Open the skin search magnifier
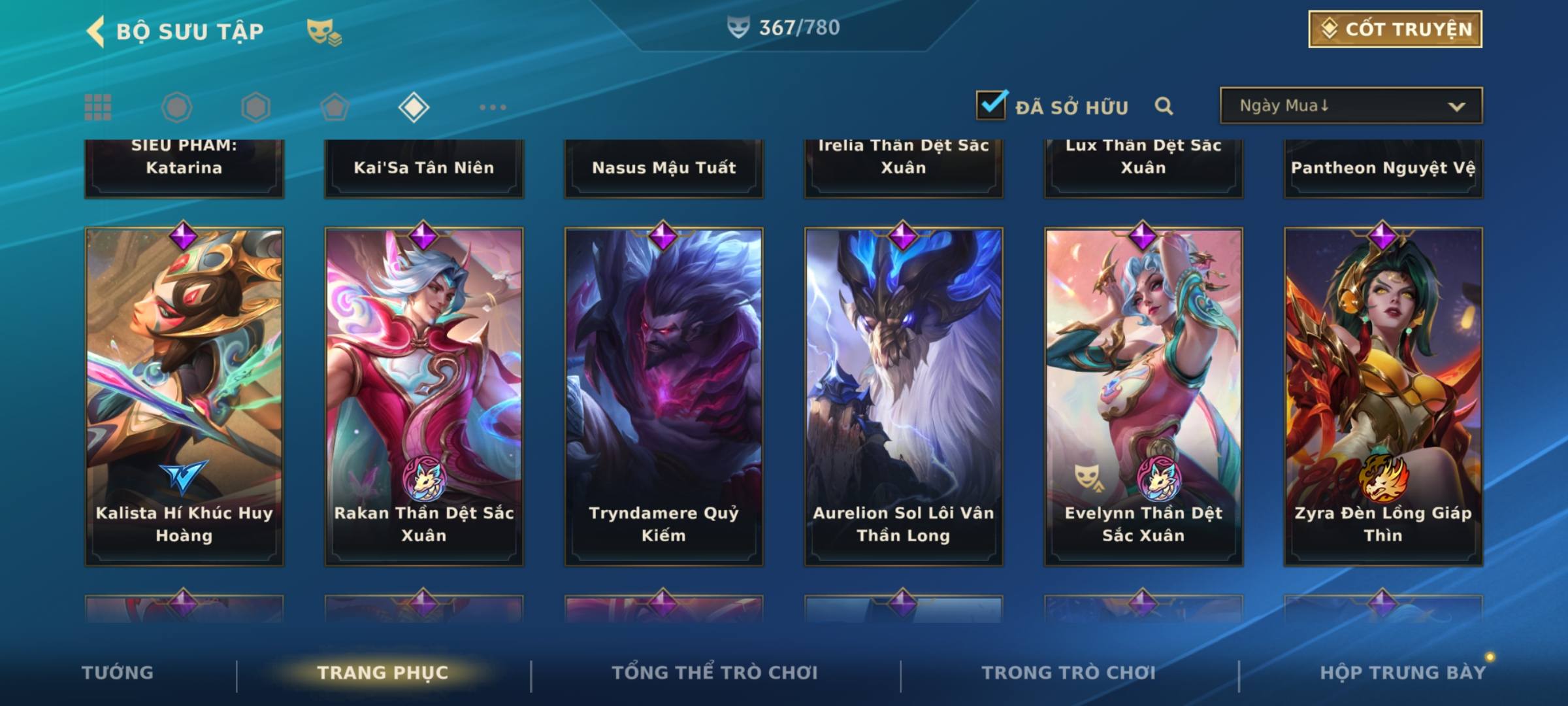The width and height of the screenshot is (1568, 706). click(x=1164, y=106)
